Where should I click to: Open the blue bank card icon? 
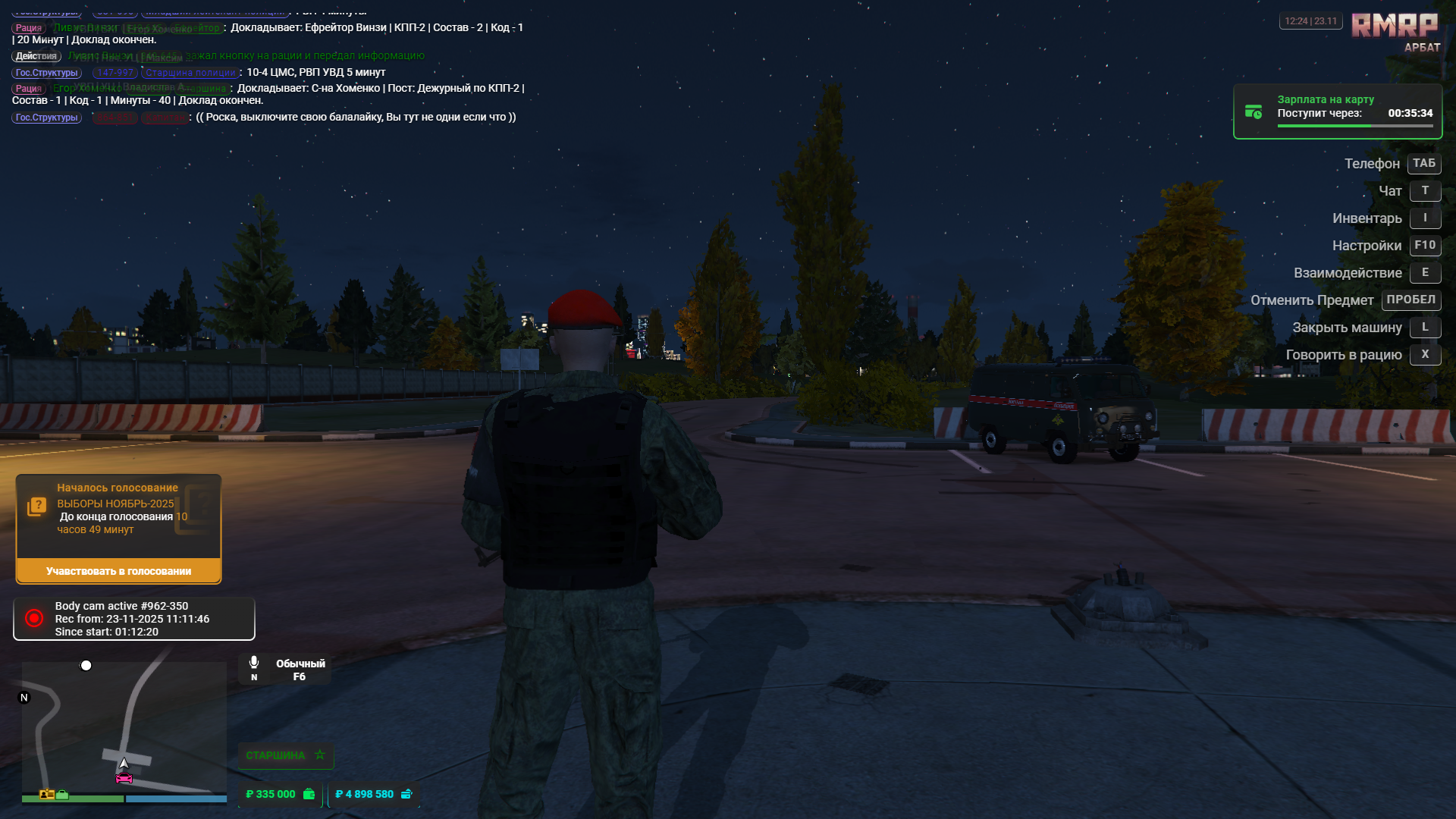point(406,794)
